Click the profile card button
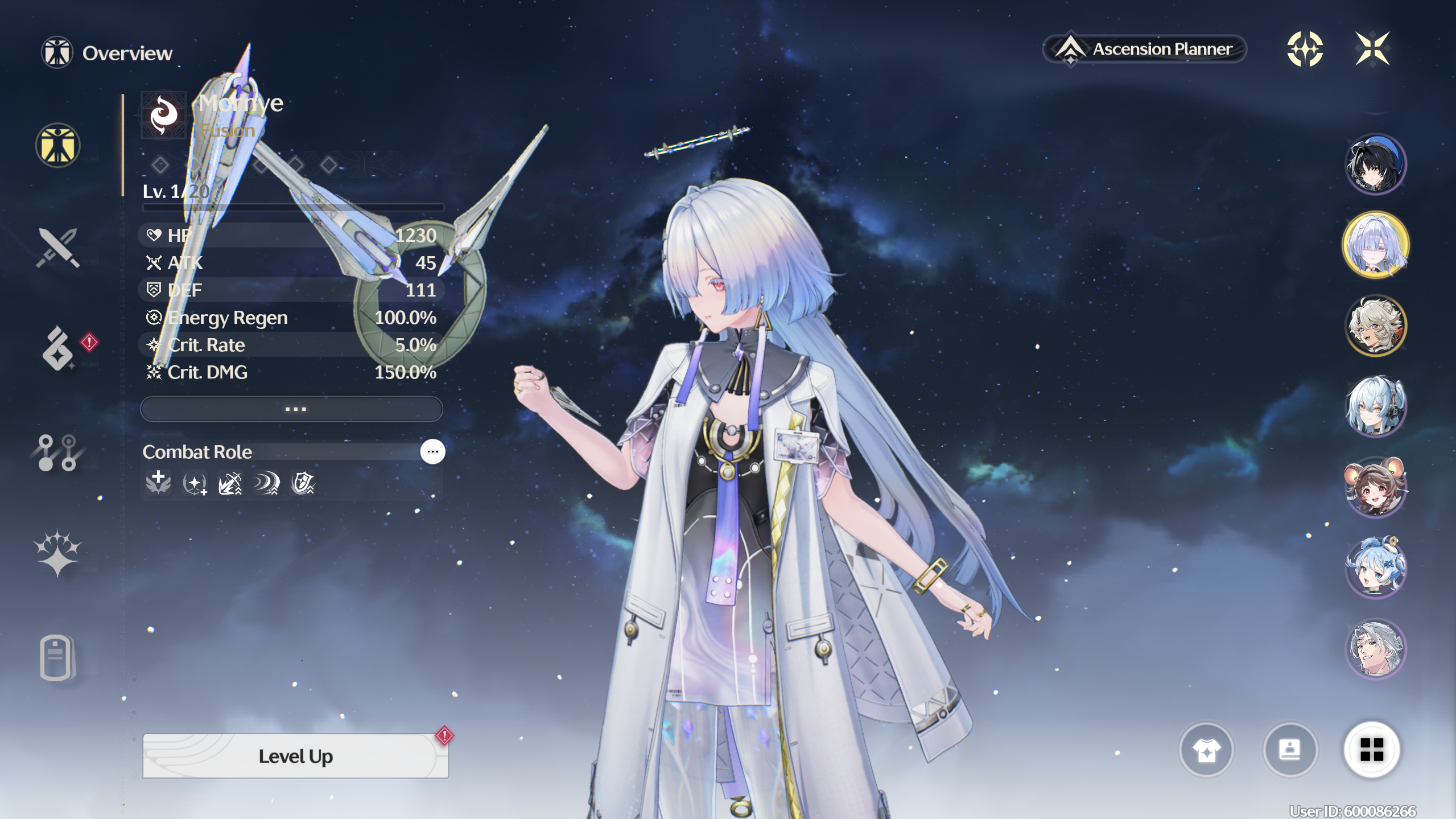The image size is (1456, 819). pos(1289,750)
